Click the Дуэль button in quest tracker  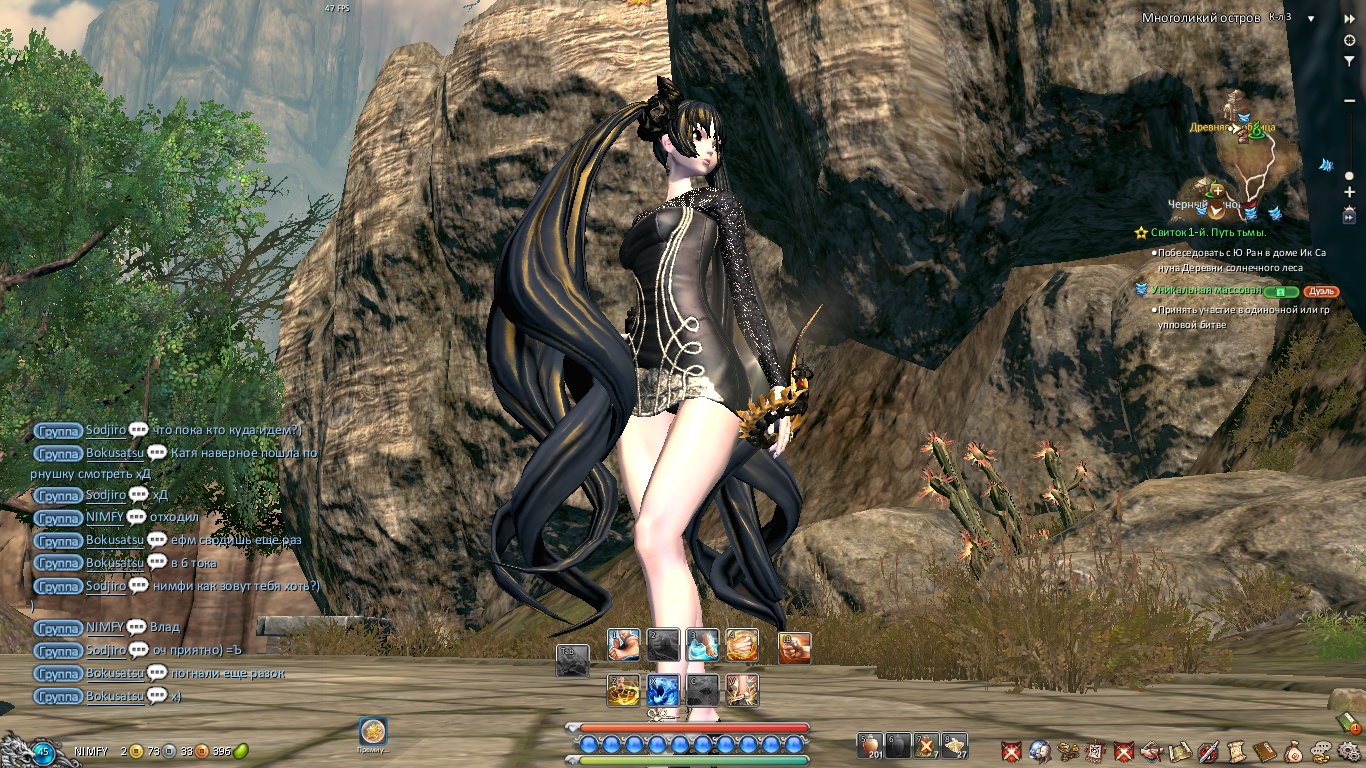(1321, 291)
